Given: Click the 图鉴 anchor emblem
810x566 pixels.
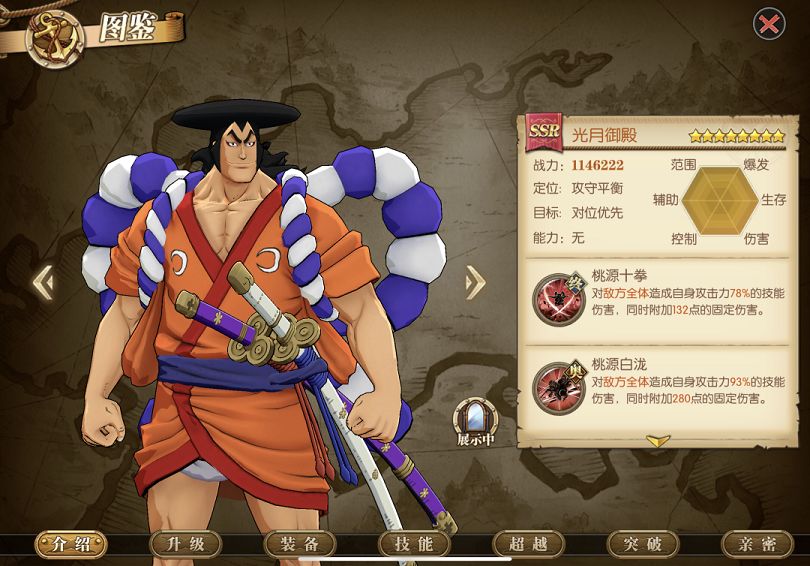Looking at the screenshot, I should (53, 38).
